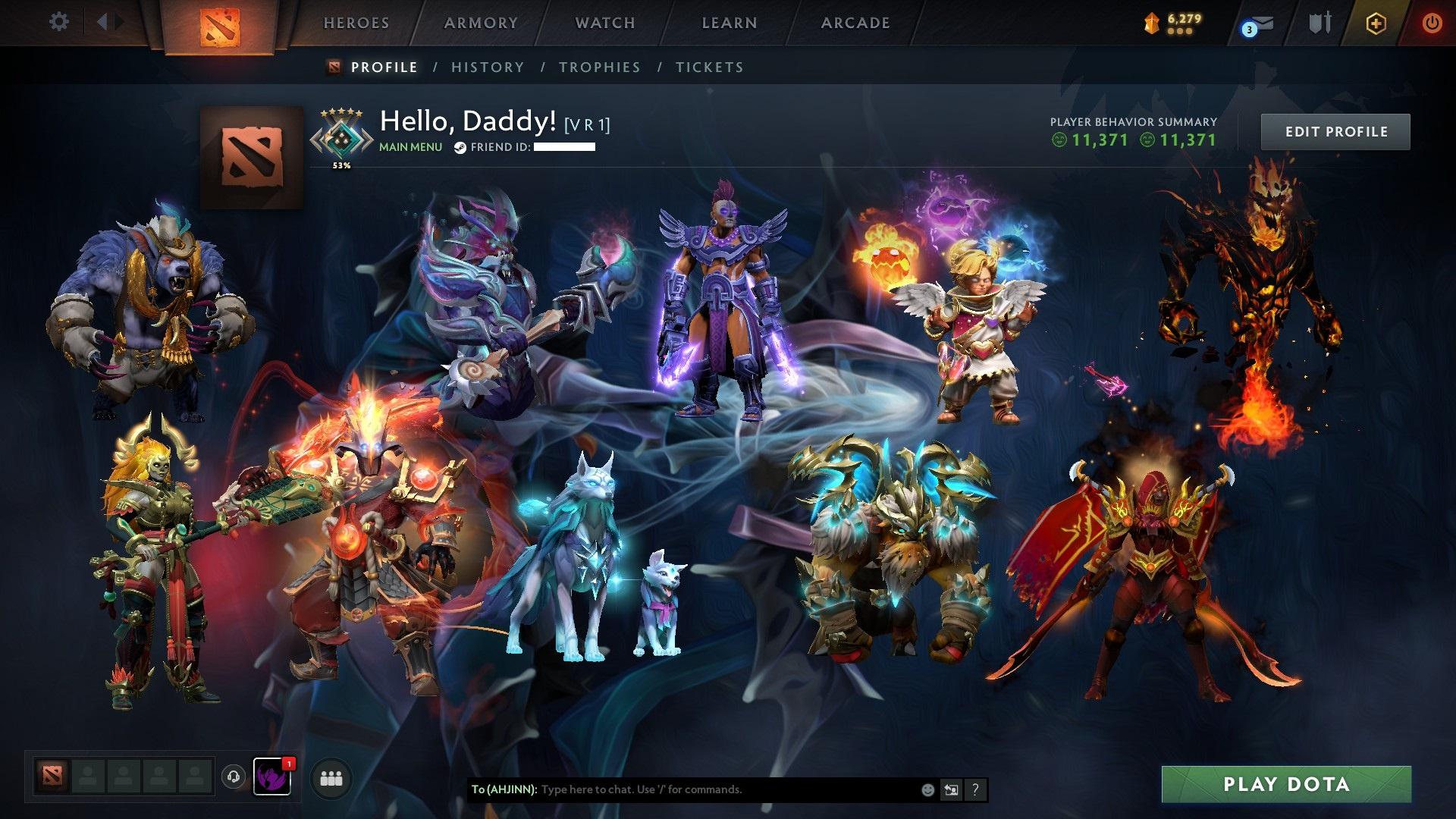Screen dimensions: 1456x819
Task: Toggle the chat wheel icon next to emoticons
Action: tap(950, 789)
